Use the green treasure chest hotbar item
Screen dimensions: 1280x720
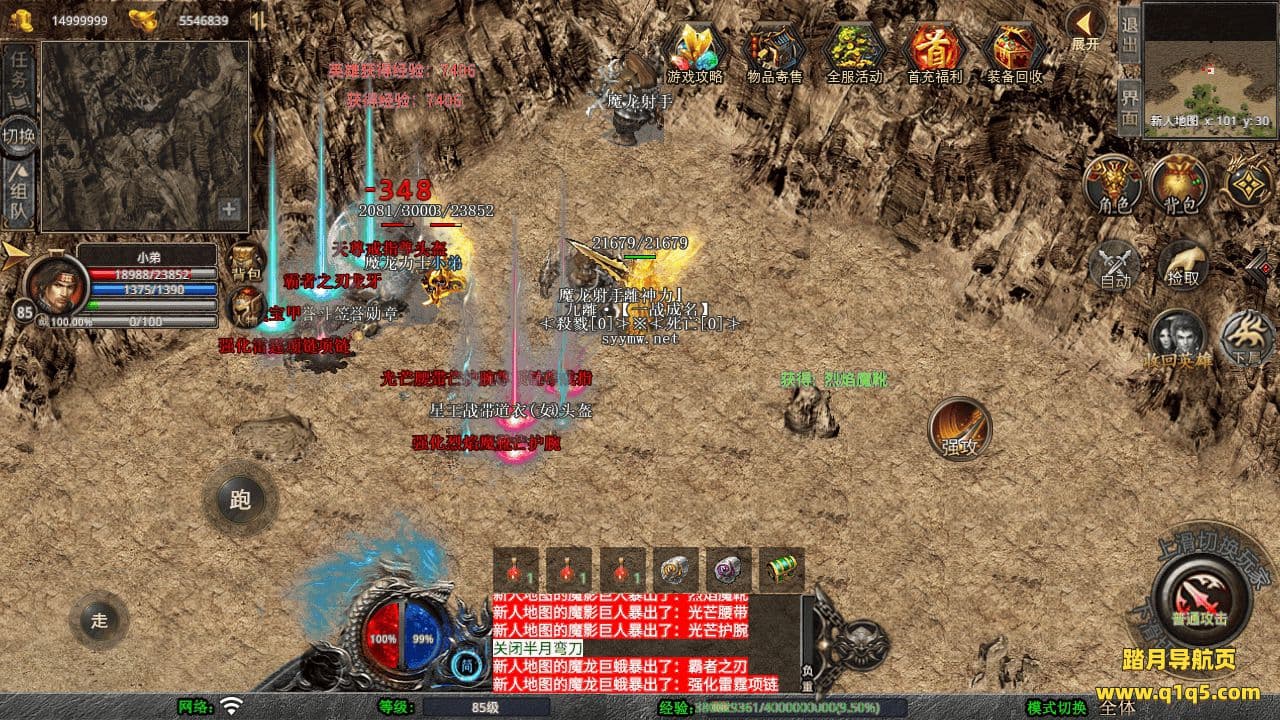[x=781, y=570]
